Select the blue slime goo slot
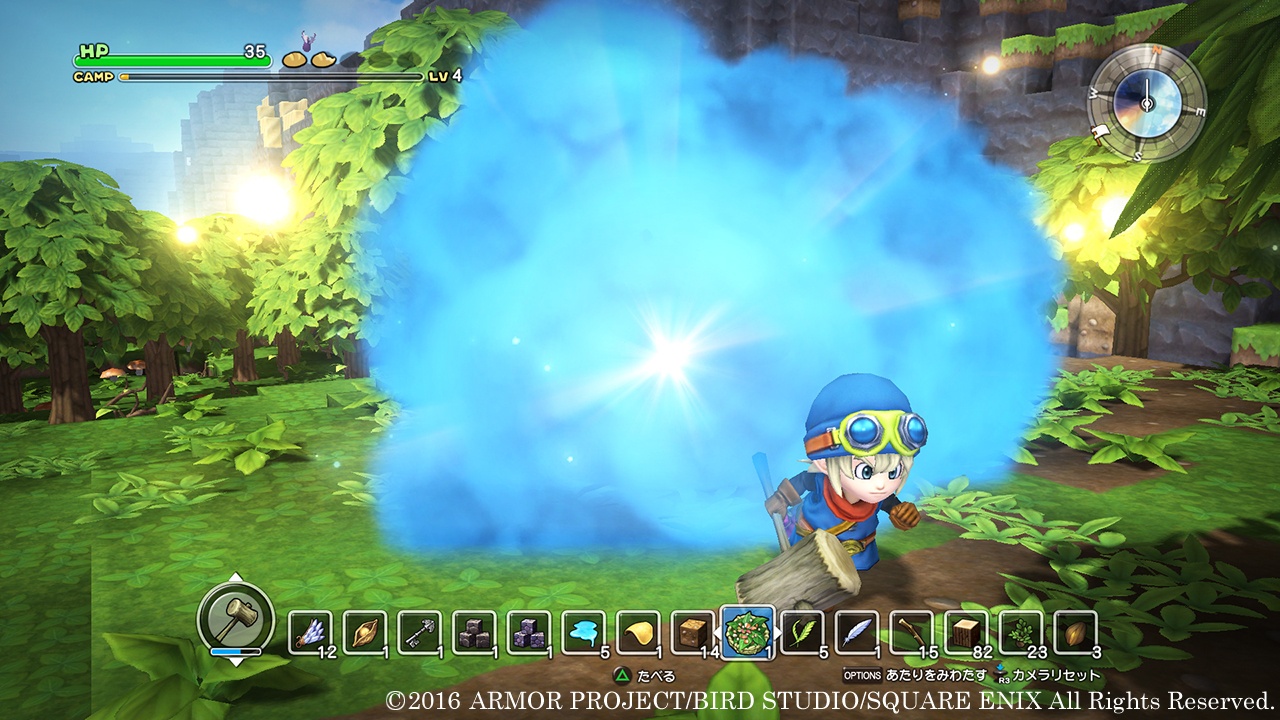Image resolution: width=1280 pixels, height=720 pixels. (x=583, y=632)
